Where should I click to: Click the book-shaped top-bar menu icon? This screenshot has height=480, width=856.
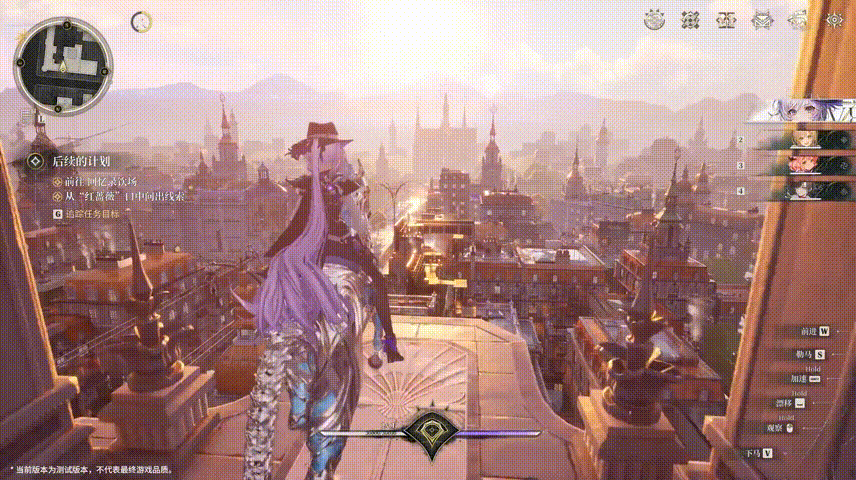[727, 19]
